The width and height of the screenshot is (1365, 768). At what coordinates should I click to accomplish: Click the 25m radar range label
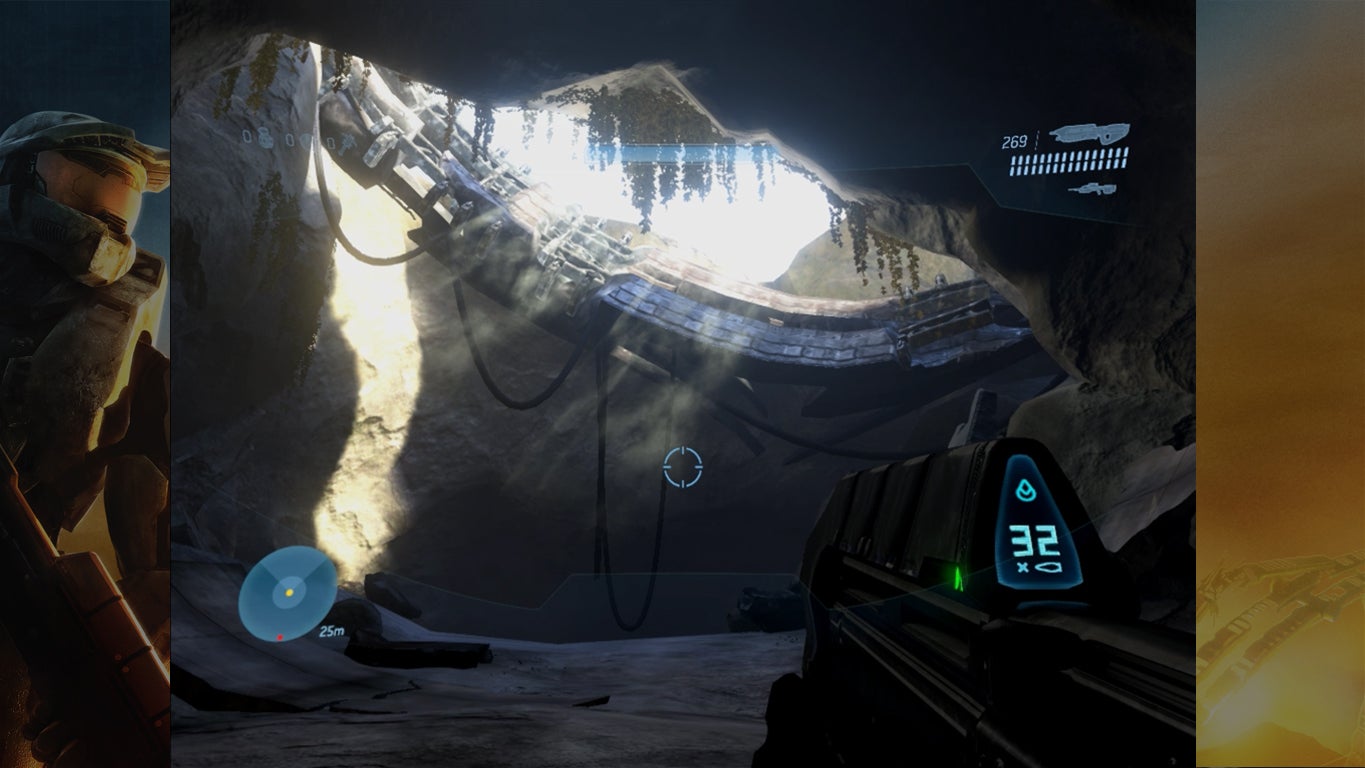[332, 632]
